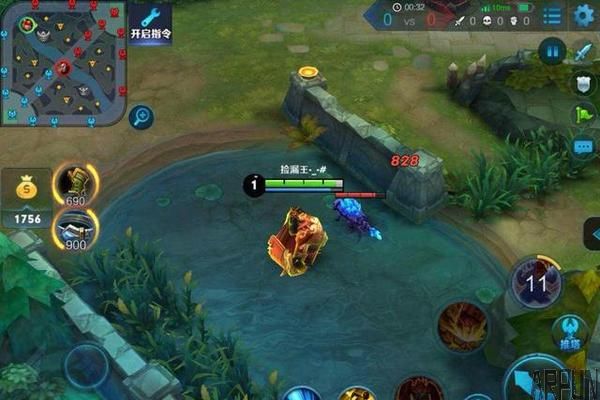Tap the 开启指令 wrench button
This screenshot has width=600, height=400.
(150, 22)
